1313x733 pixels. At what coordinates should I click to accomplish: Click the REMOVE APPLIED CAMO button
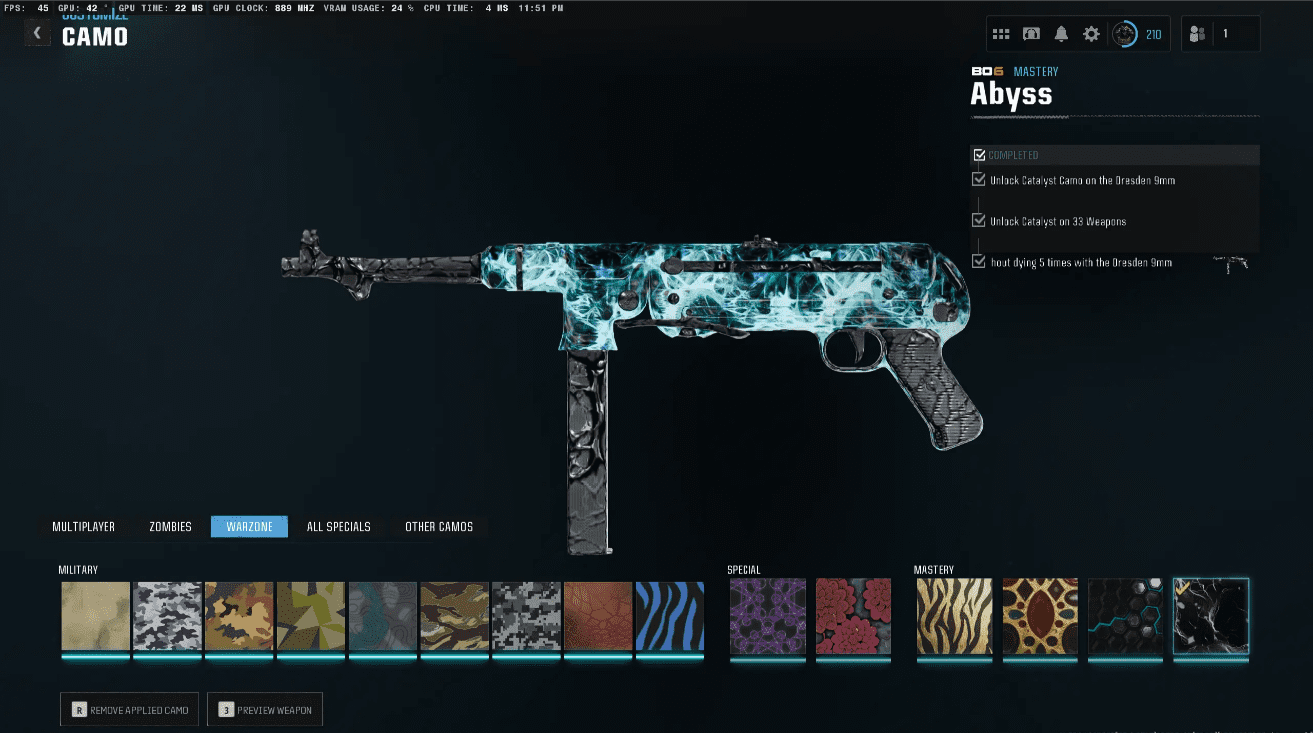129,708
